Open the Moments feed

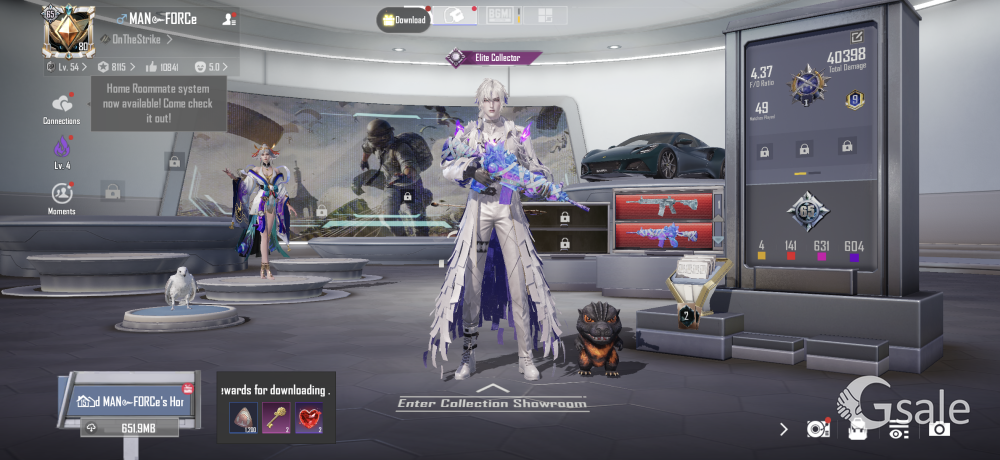pos(62,197)
